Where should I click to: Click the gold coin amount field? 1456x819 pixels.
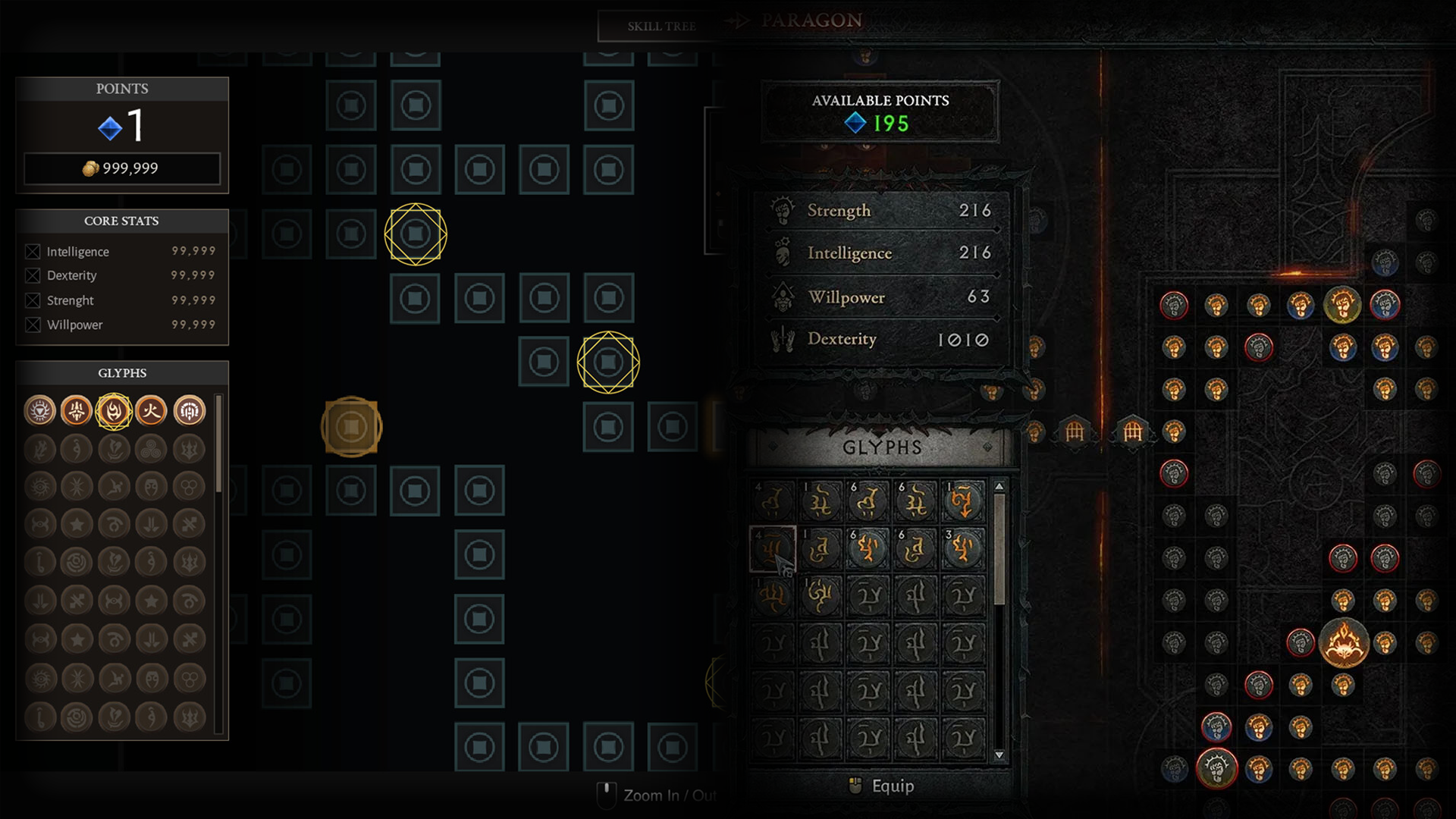pos(122,168)
